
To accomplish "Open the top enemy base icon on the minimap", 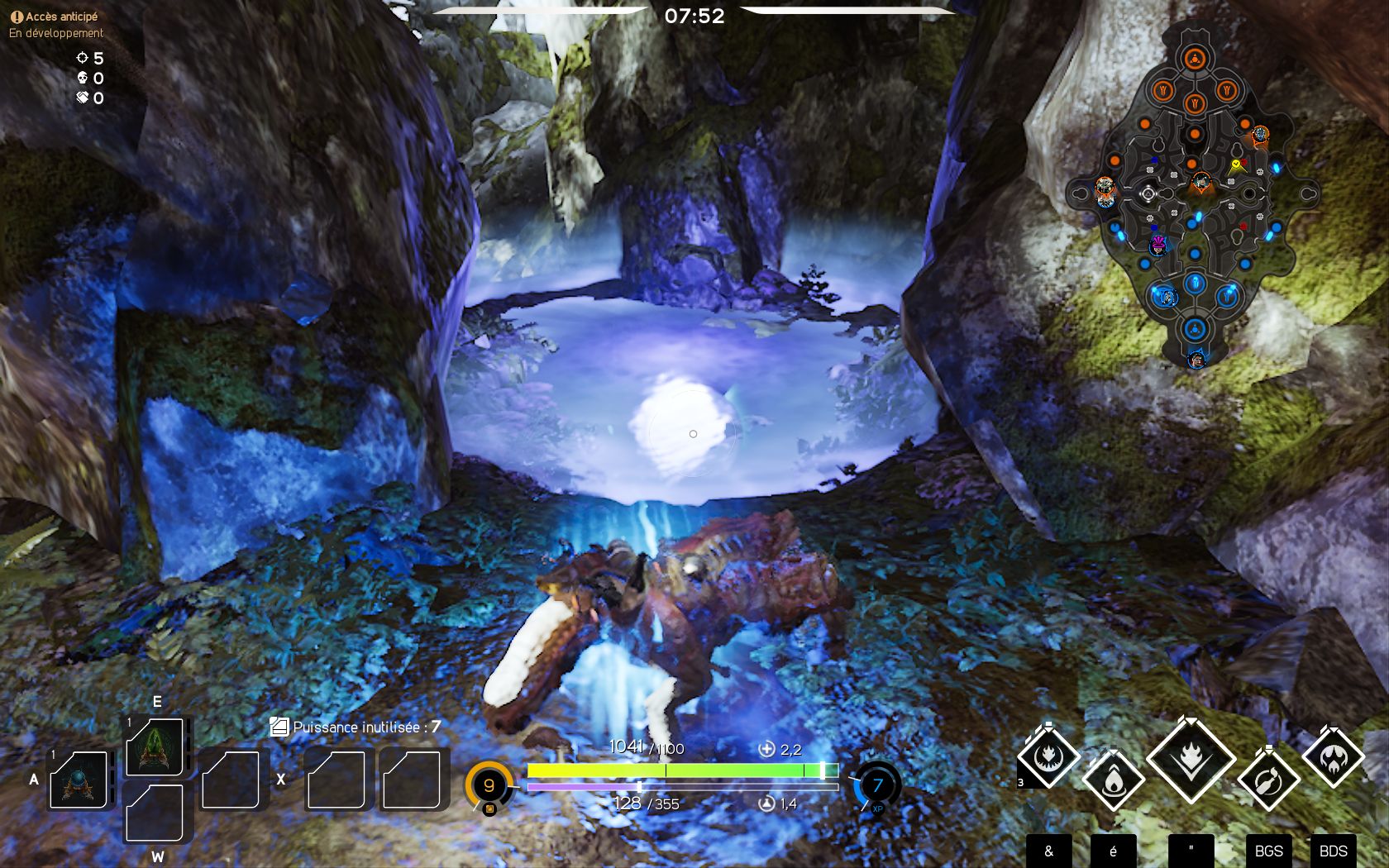I will point(1194,56).
